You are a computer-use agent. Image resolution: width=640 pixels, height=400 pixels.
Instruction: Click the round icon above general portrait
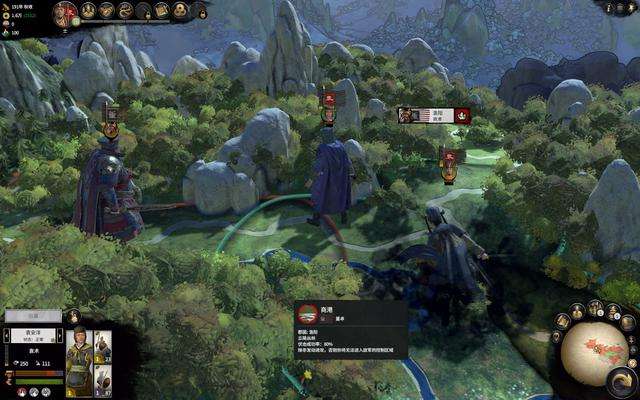(74, 317)
